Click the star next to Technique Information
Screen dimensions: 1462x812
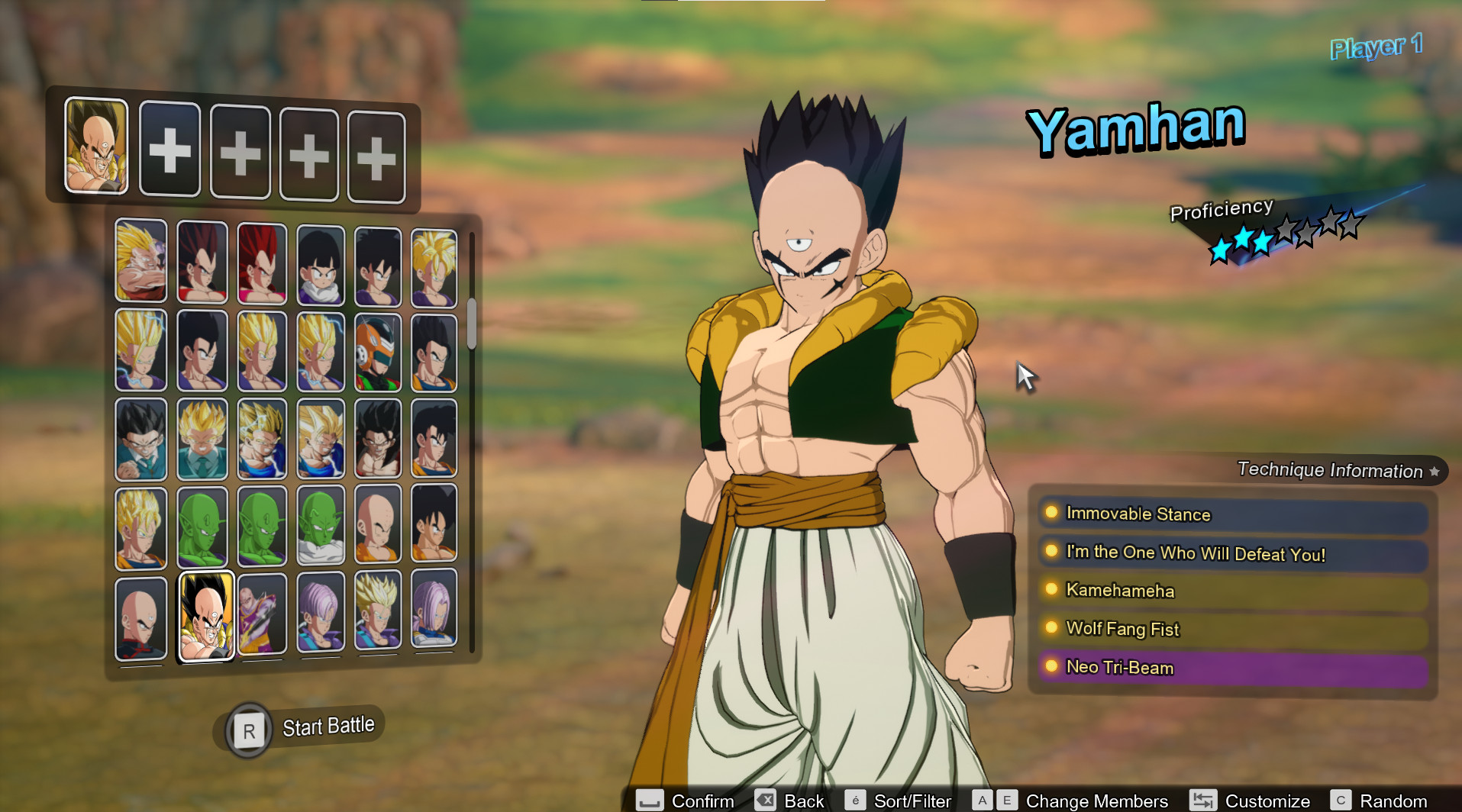pos(1434,472)
